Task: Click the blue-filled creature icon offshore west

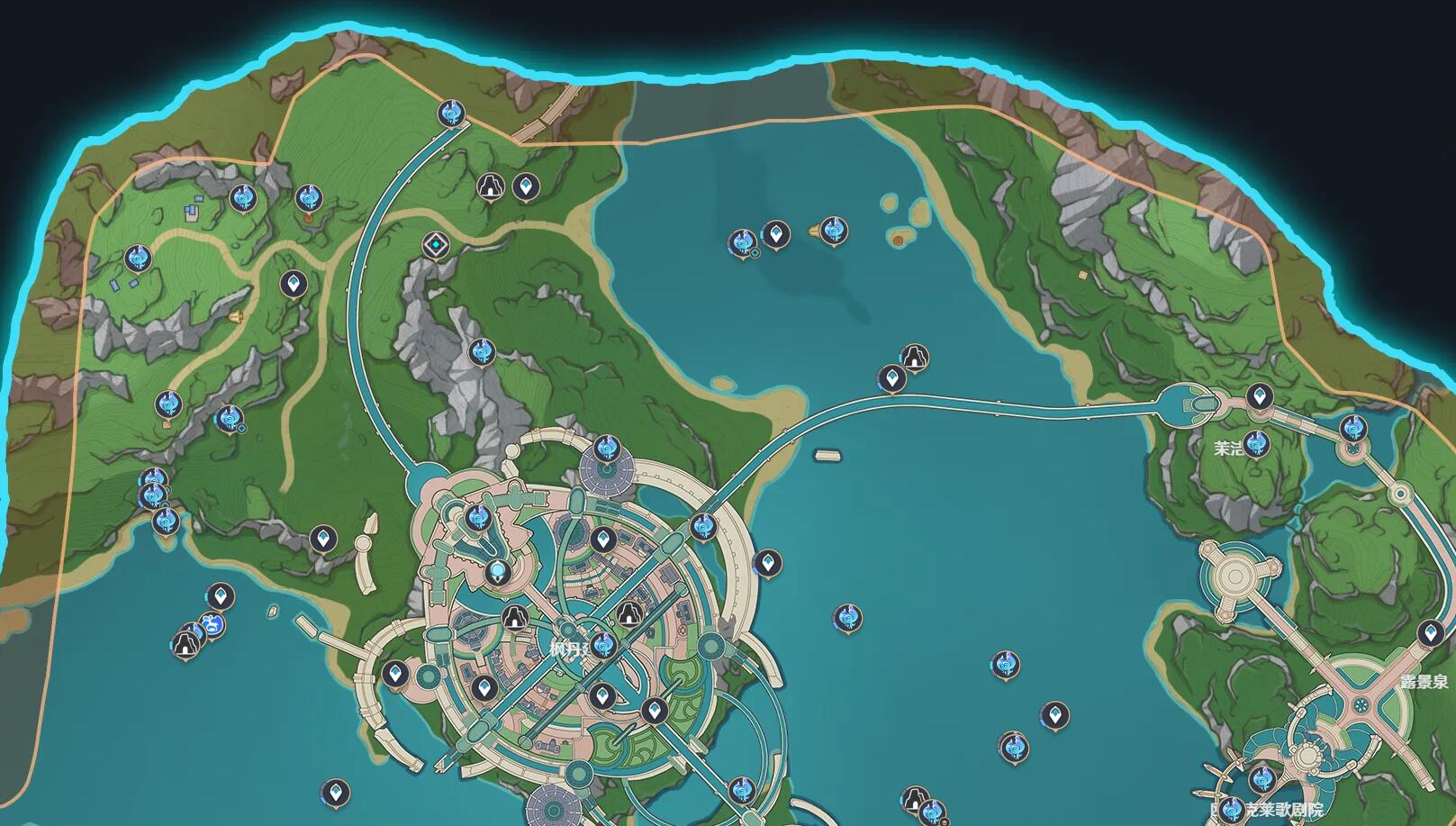Action: pyautogui.click(x=213, y=623)
